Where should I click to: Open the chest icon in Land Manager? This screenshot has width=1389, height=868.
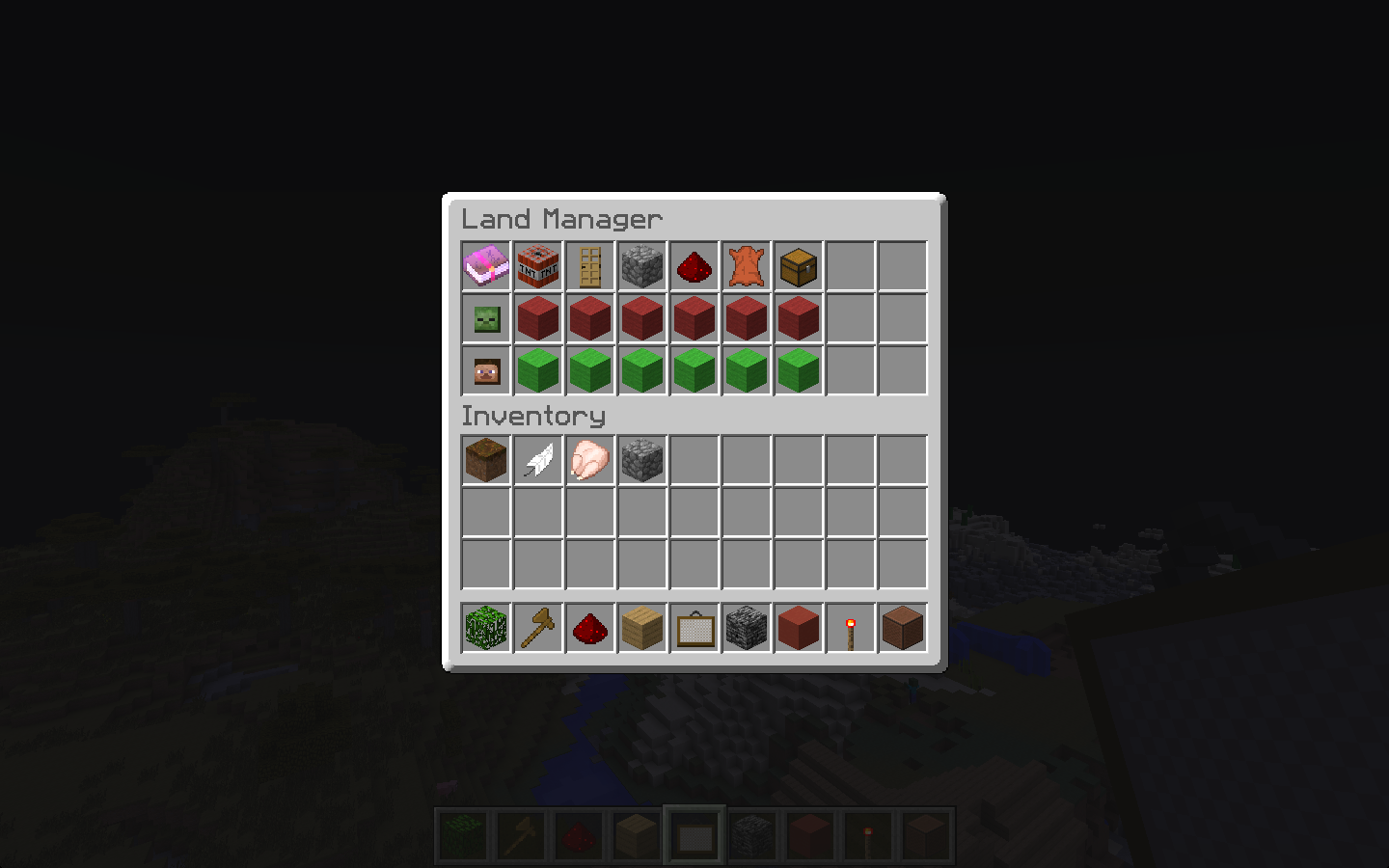pyautogui.click(x=798, y=265)
